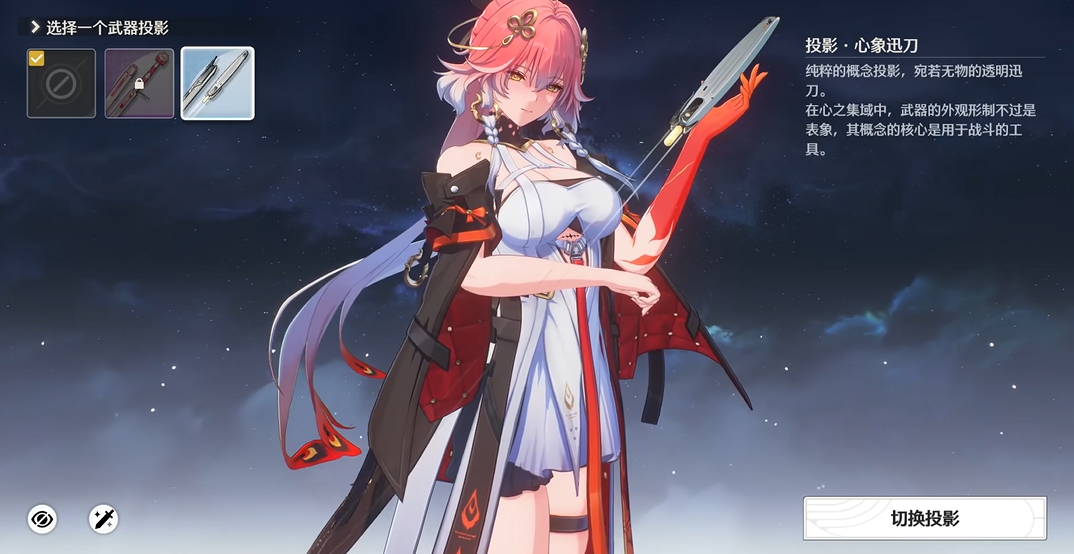
Task: Click the 切换投影 button
Action: (x=925, y=518)
